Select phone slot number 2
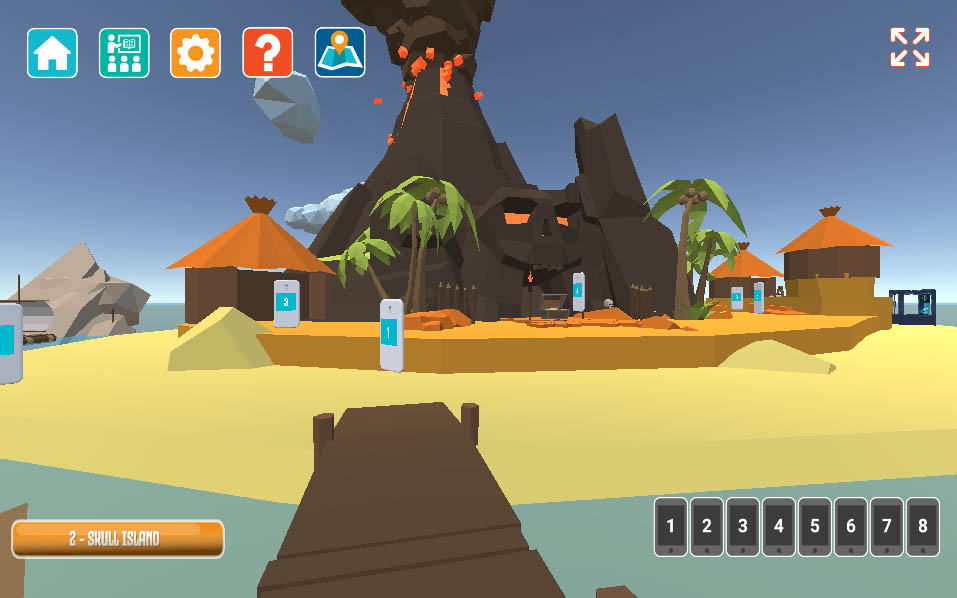This screenshot has width=957, height=598. tap(707, 526)
